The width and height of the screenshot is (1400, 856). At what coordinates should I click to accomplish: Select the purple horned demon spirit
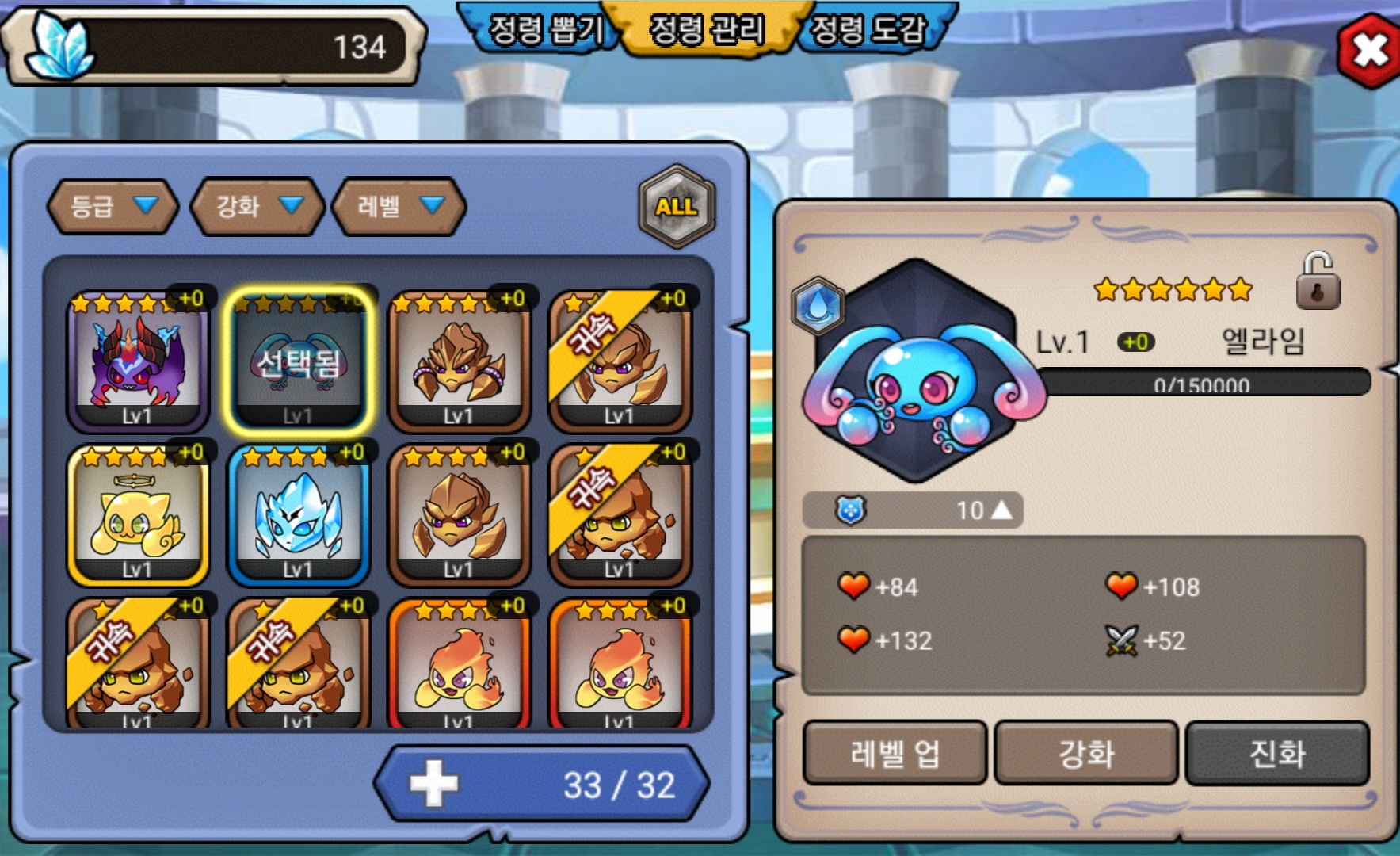pos(138,361)
